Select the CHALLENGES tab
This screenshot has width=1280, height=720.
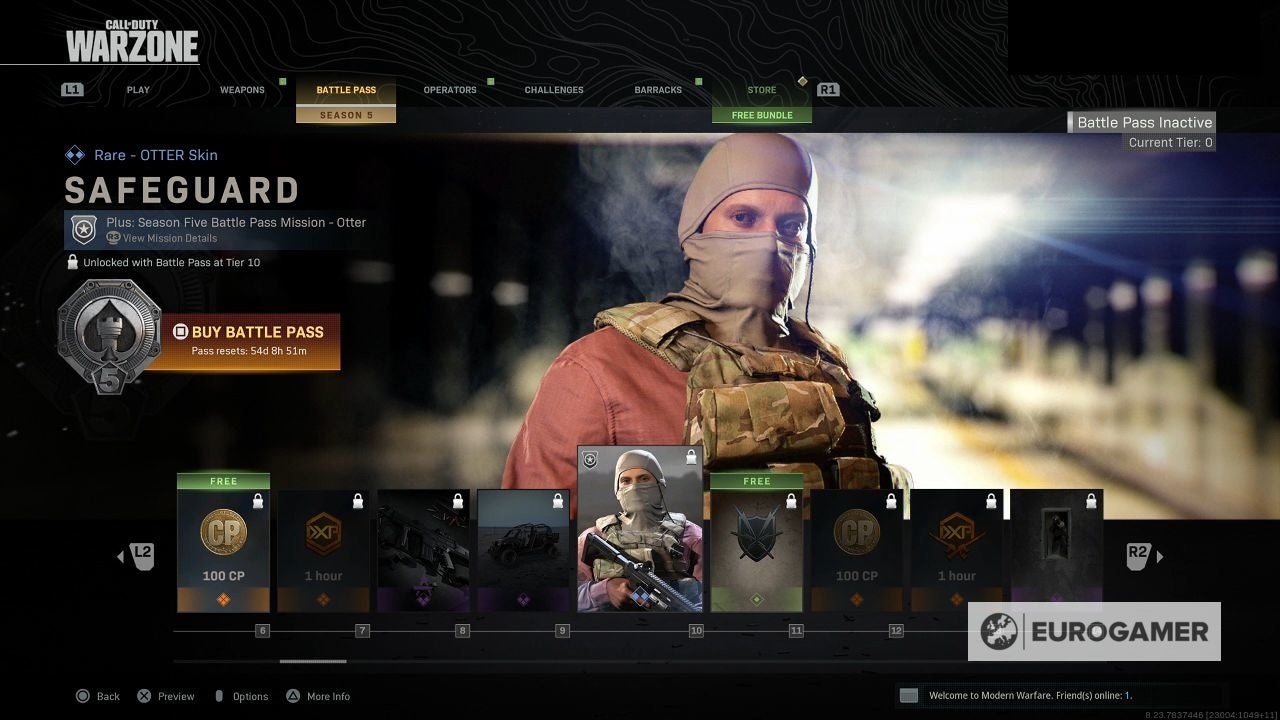pos(553,89)
